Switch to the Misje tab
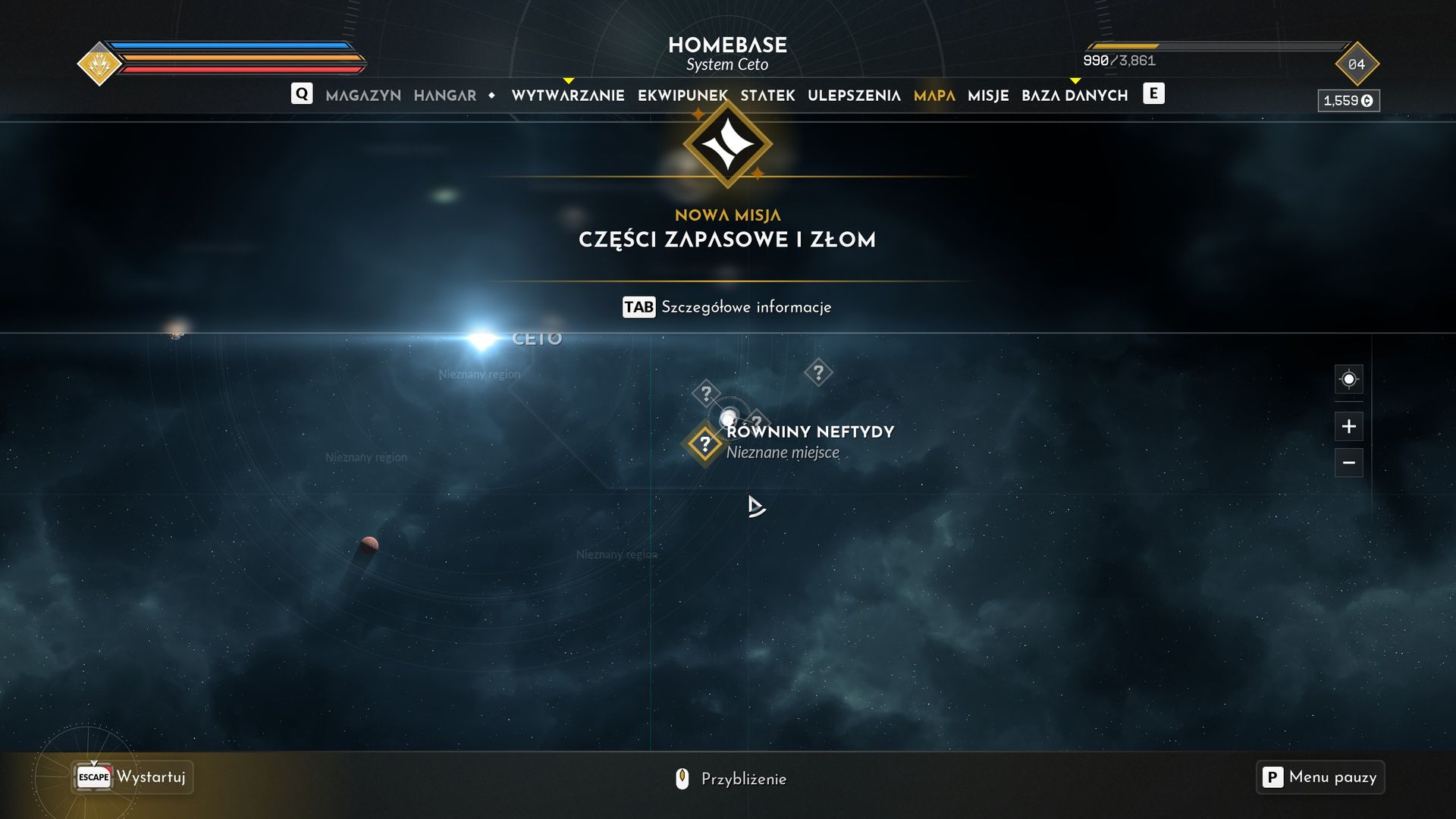 pyautogui.click(x=988, y=96)
